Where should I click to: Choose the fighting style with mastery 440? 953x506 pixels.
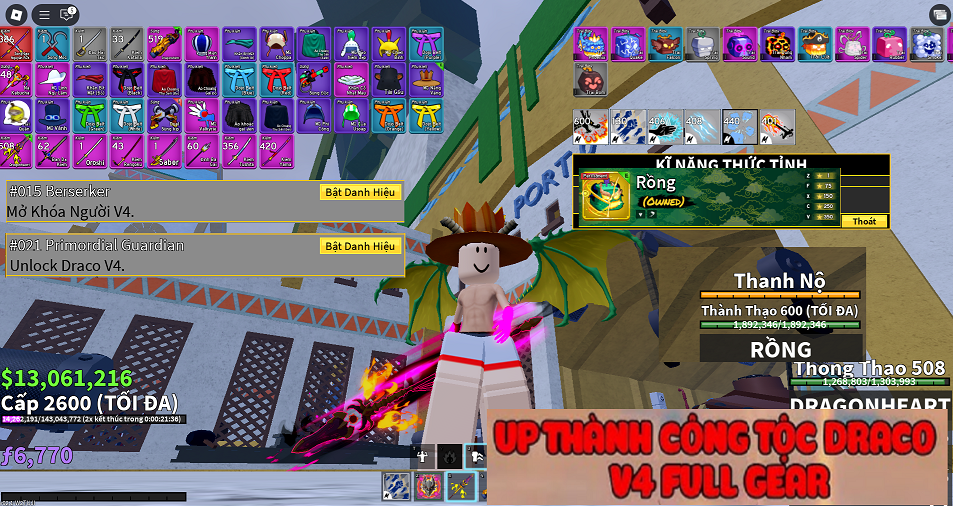tap(738, 127)
